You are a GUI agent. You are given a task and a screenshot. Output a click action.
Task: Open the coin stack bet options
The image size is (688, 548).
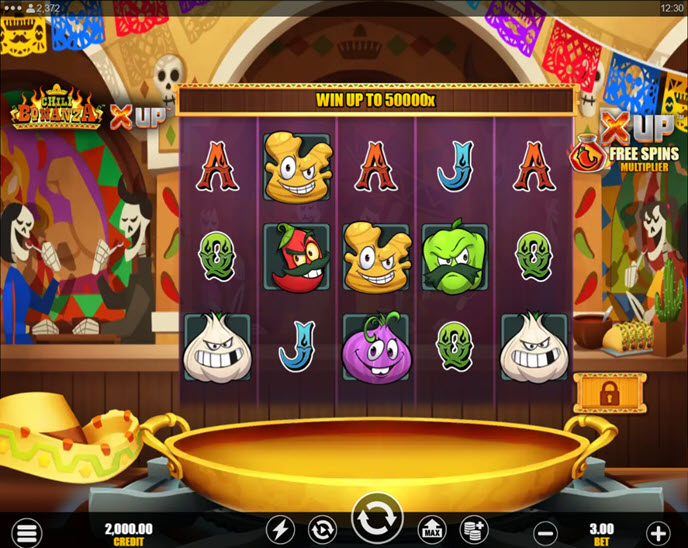(472, 529)
